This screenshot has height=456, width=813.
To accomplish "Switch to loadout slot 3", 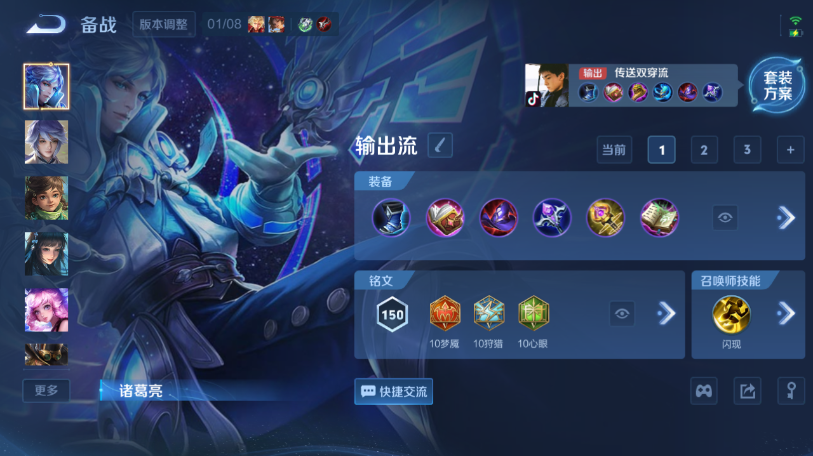I will coord(747,150).
